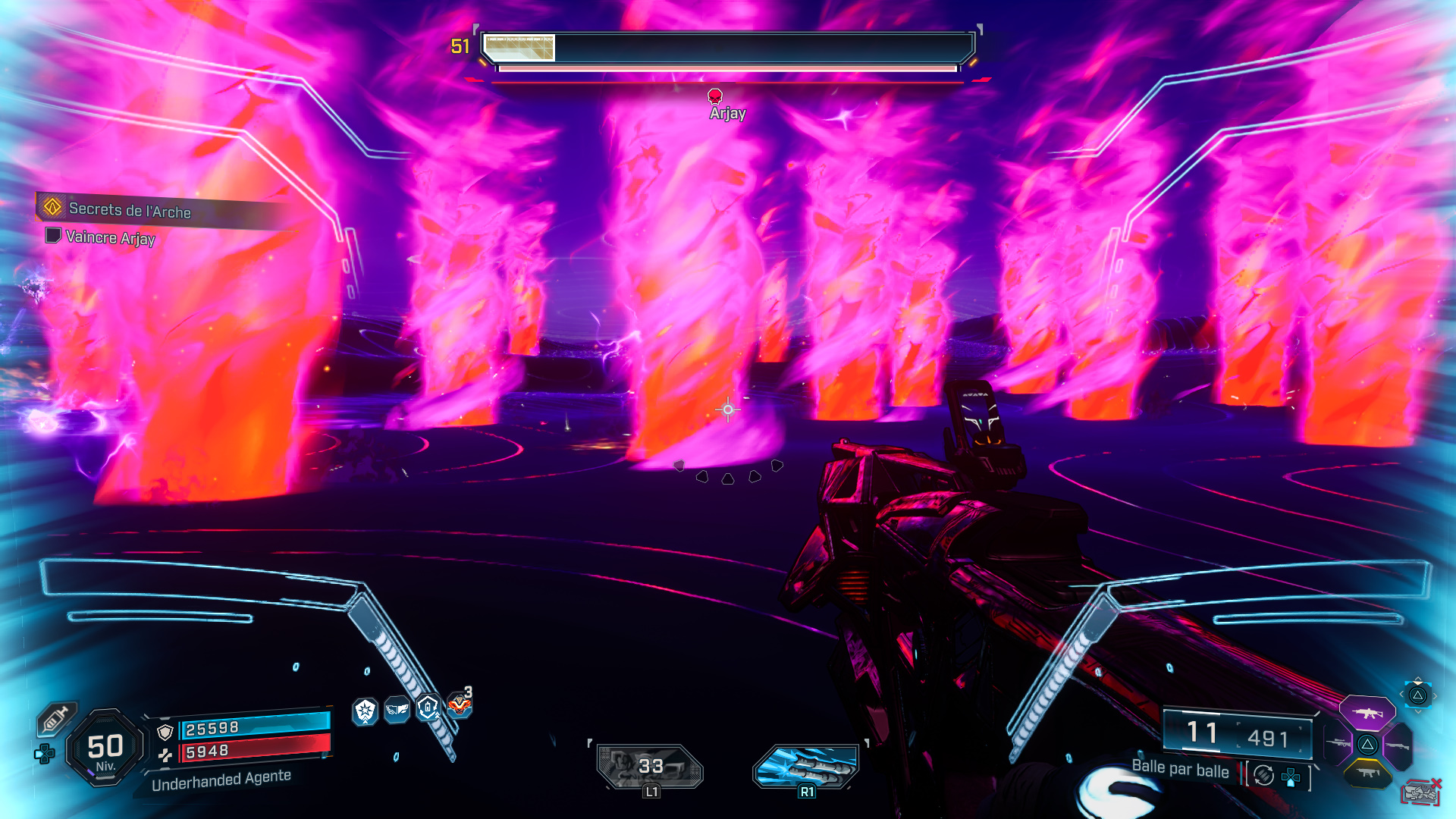Toggle the Balle par balle fire mode
Viewport: 1456px width, 819px height.
[x=1180, y=770]
